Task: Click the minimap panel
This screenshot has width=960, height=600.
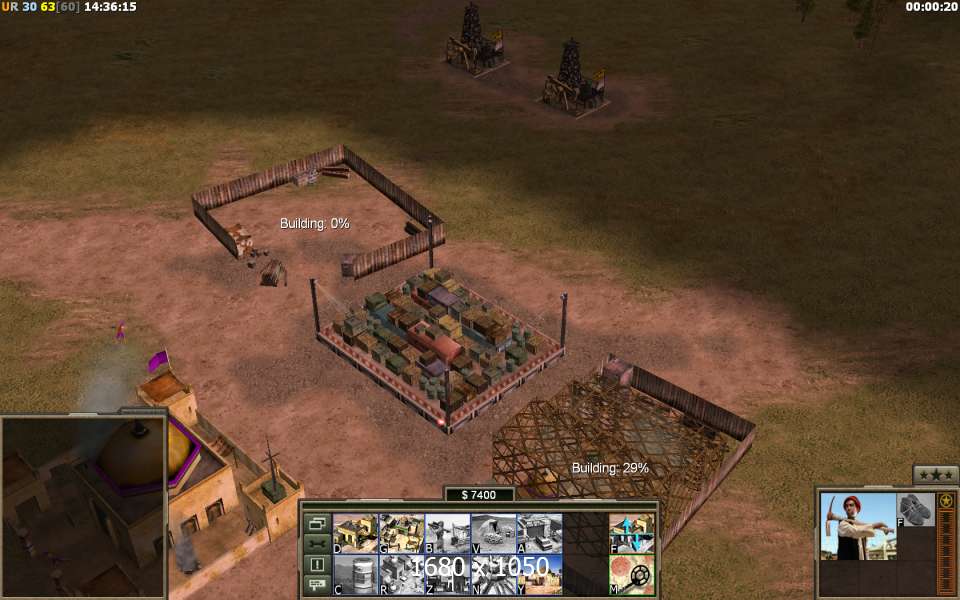Action: click(82, 507)
